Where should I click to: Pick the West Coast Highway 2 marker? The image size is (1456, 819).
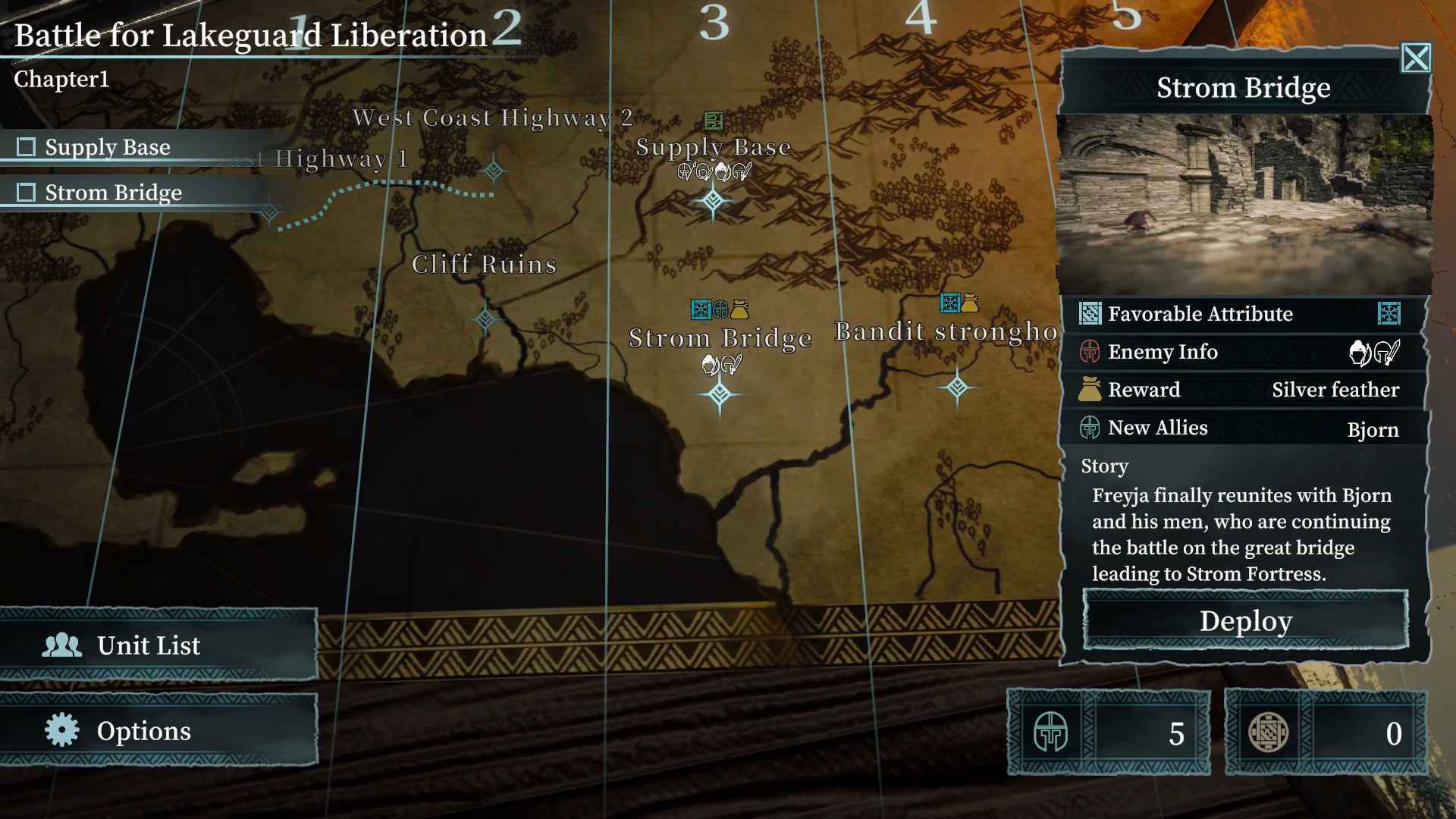(x=494, y=170)
